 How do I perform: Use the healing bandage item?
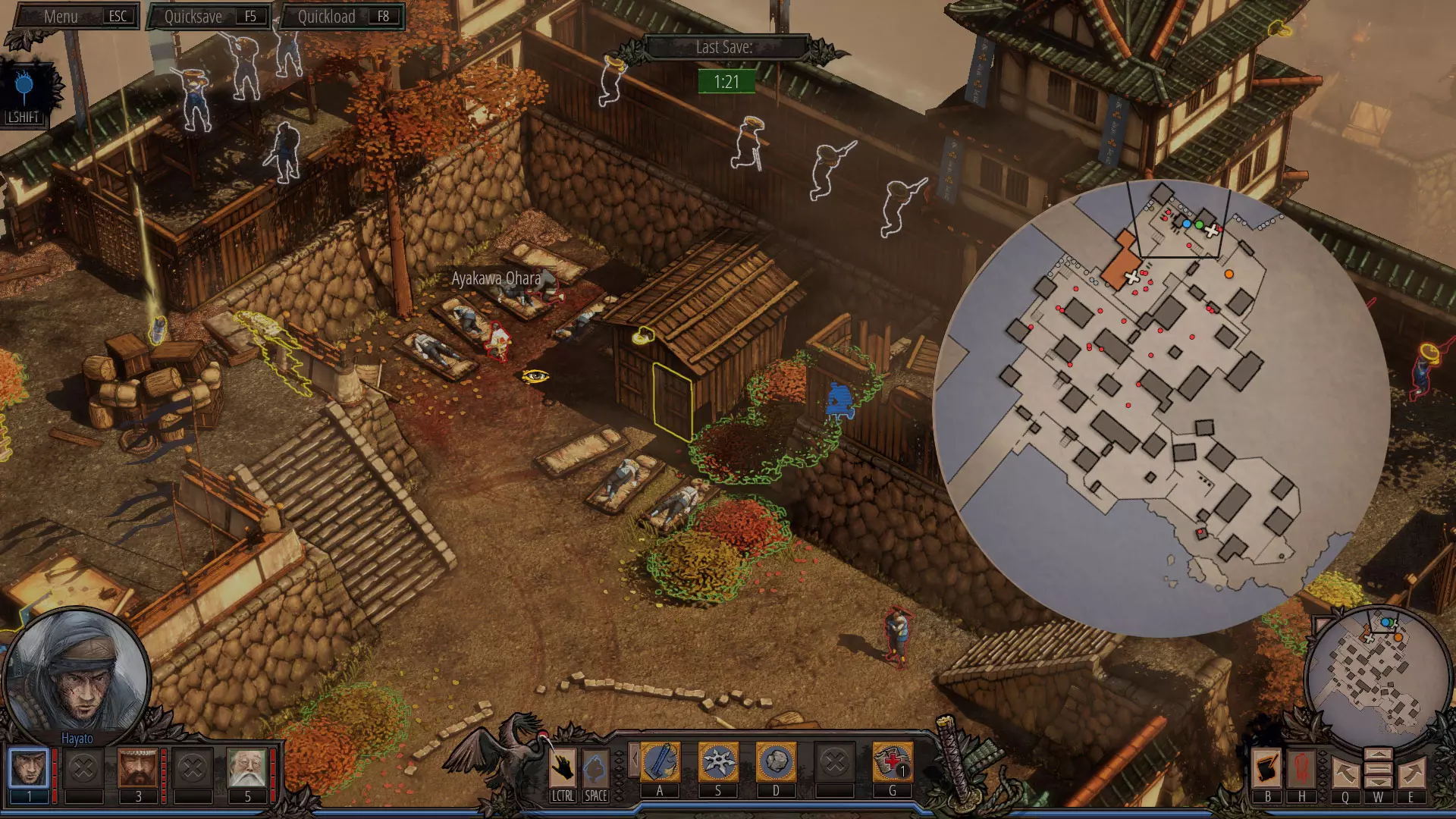(893, 762)
